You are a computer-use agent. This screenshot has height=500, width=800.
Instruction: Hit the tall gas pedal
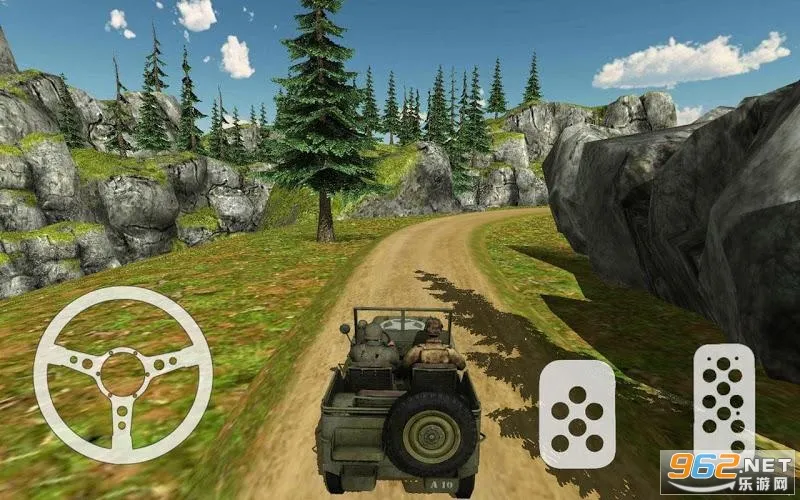[723, 397]
